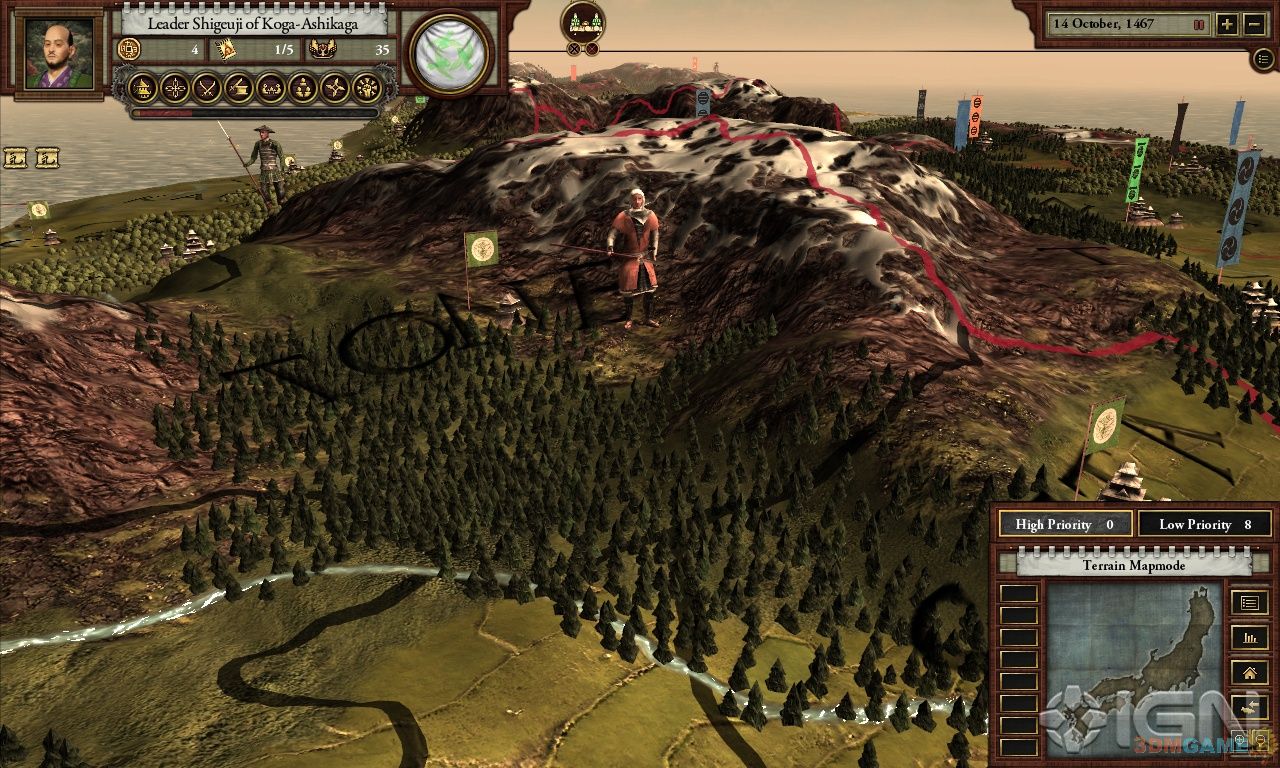Open the pagoda castle menu icon

coord(144,88)
